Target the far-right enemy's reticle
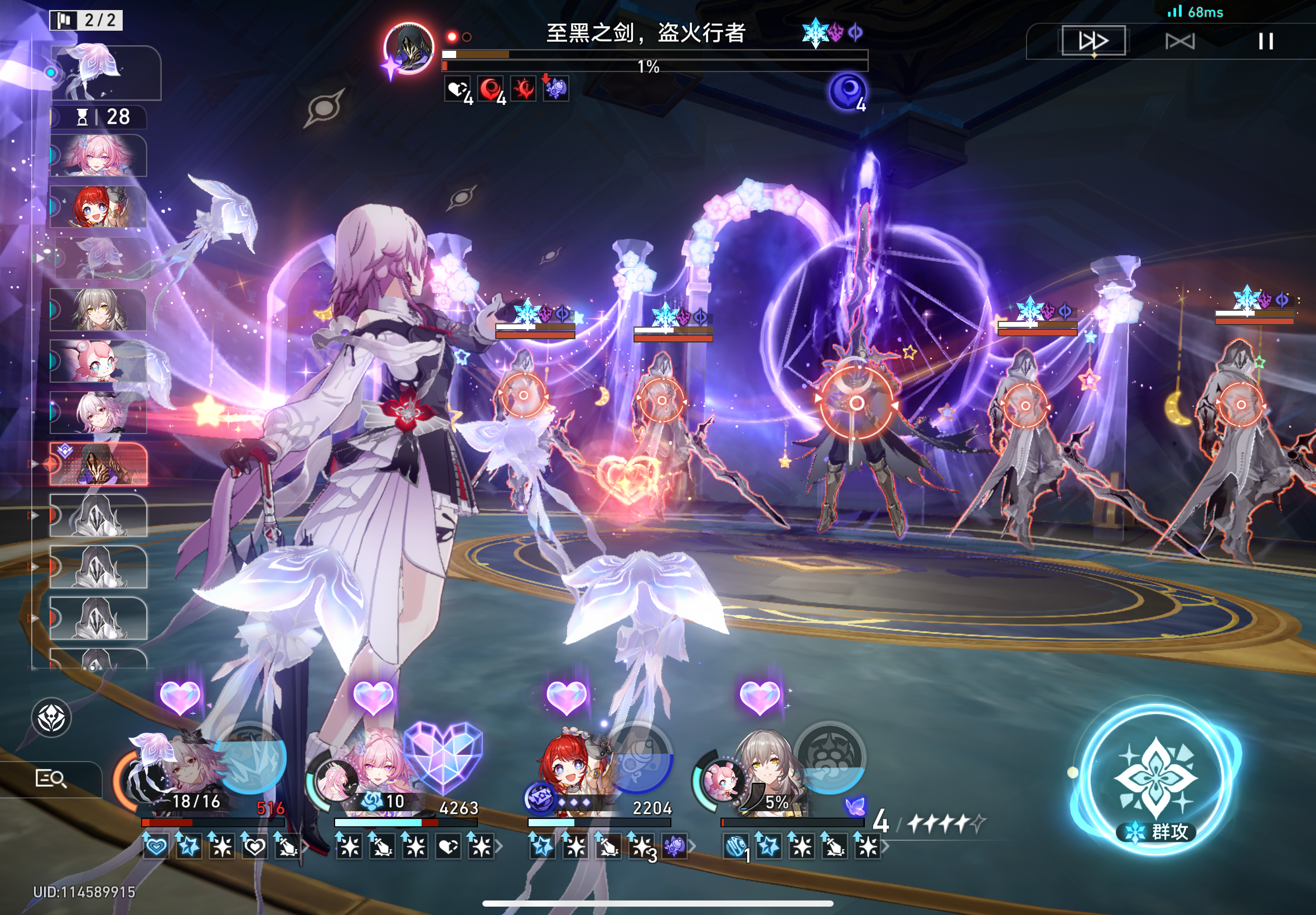This screenshot has width=1316, height=915. 1241,404
